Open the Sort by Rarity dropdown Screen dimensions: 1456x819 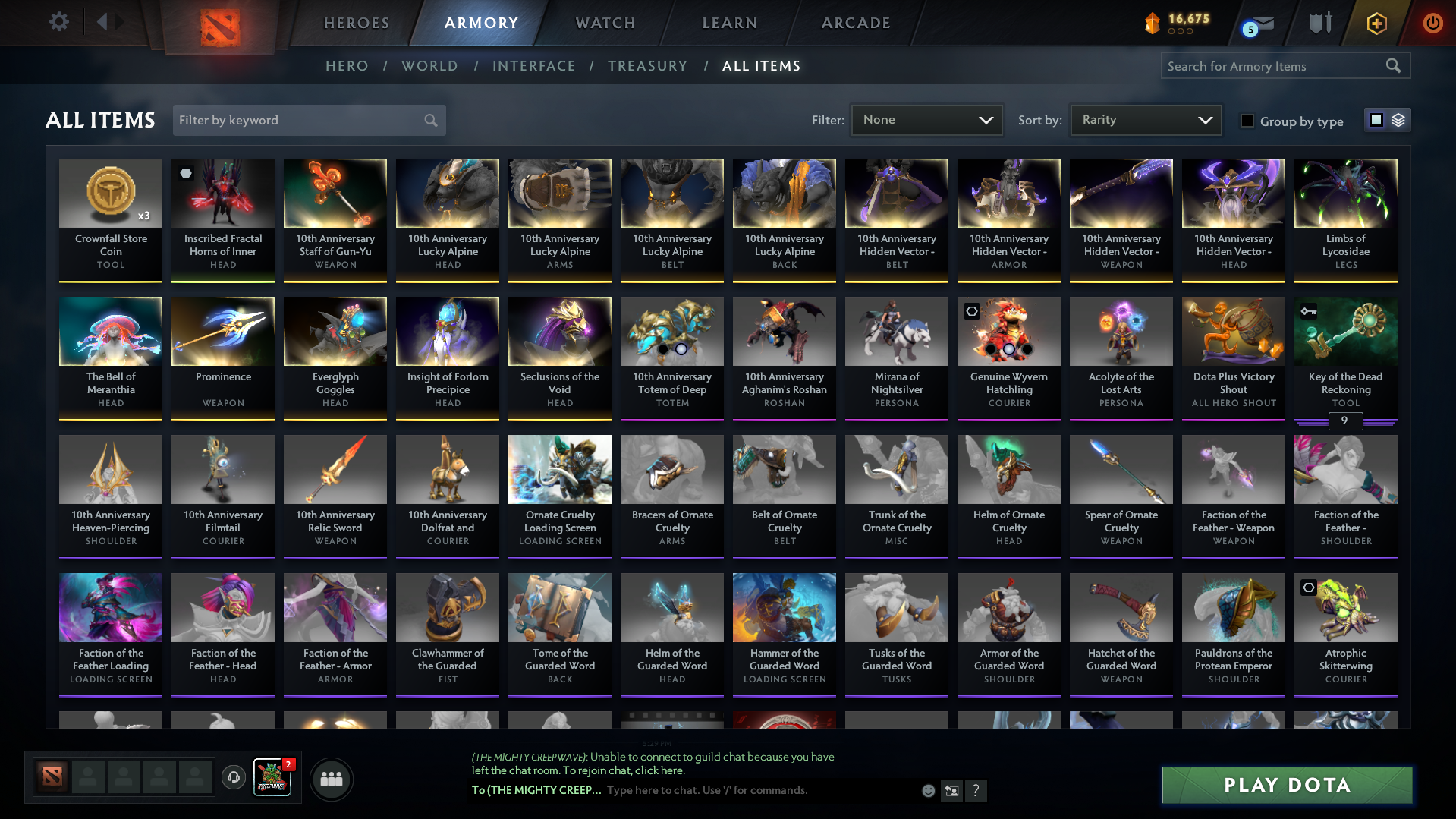1144,119
